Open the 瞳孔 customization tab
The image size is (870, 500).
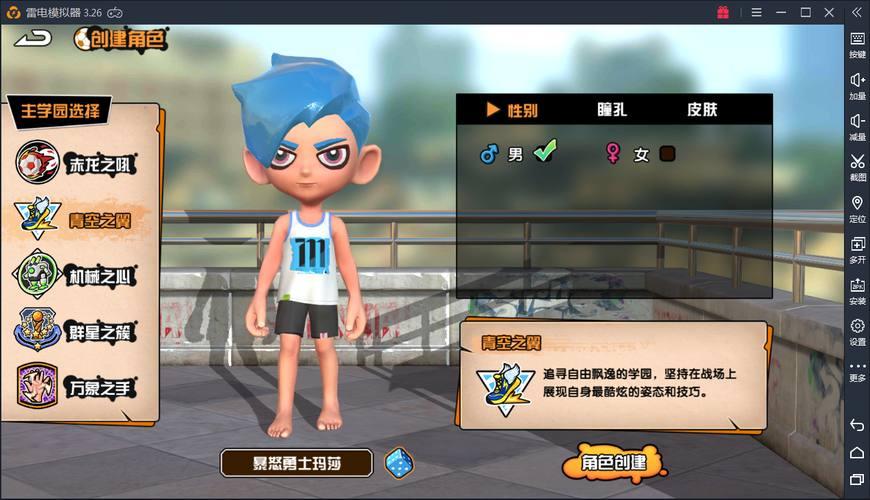pyautogui.click(x=611, y=110)
